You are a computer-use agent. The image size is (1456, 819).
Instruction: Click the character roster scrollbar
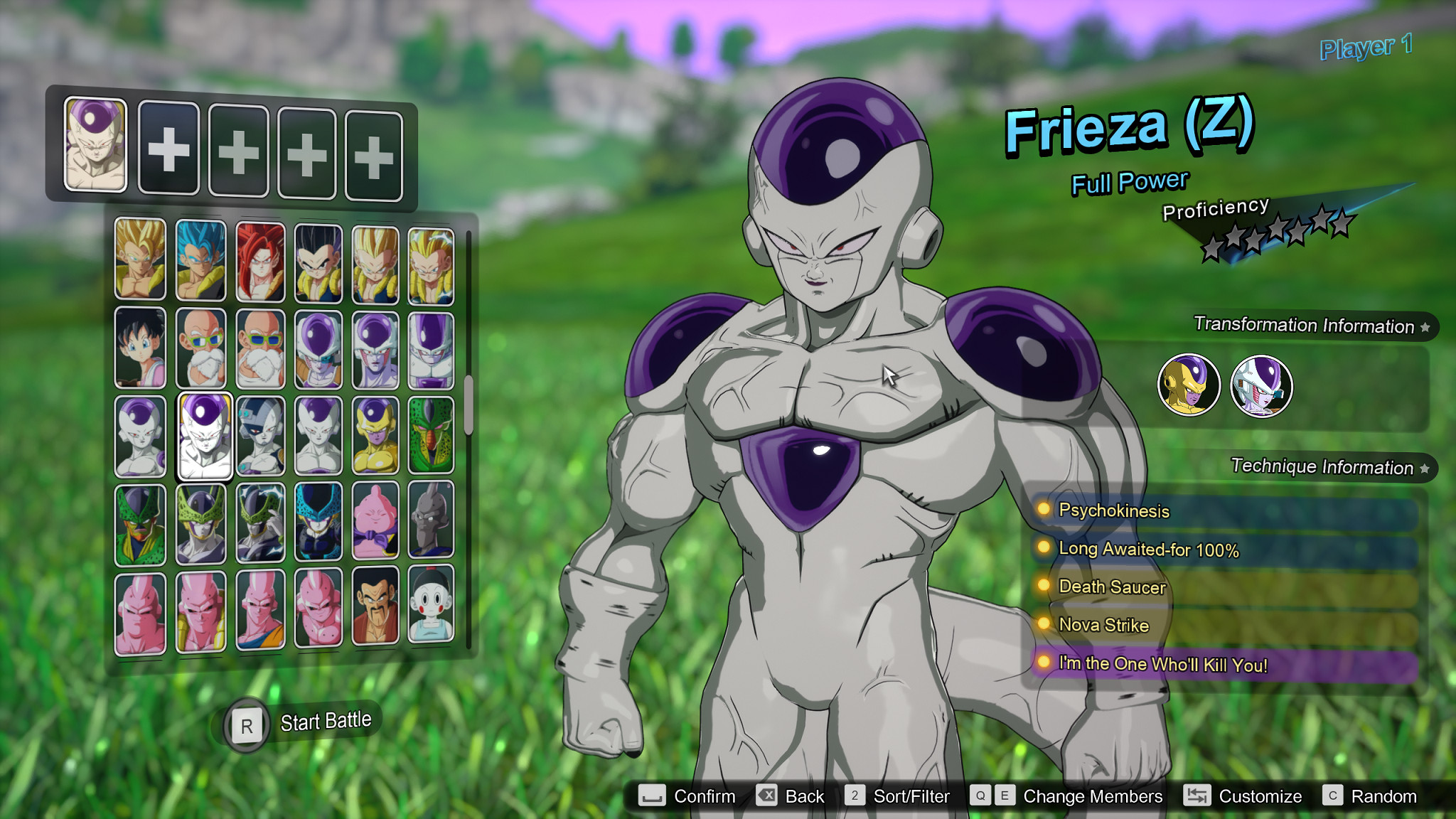pyautogui.click(x=469, y=405)
